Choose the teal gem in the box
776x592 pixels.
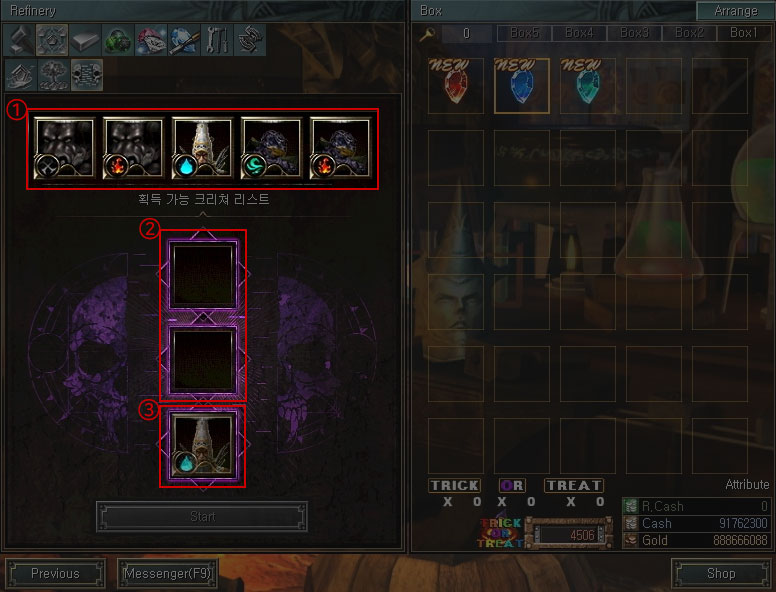[x=587, y=85]
